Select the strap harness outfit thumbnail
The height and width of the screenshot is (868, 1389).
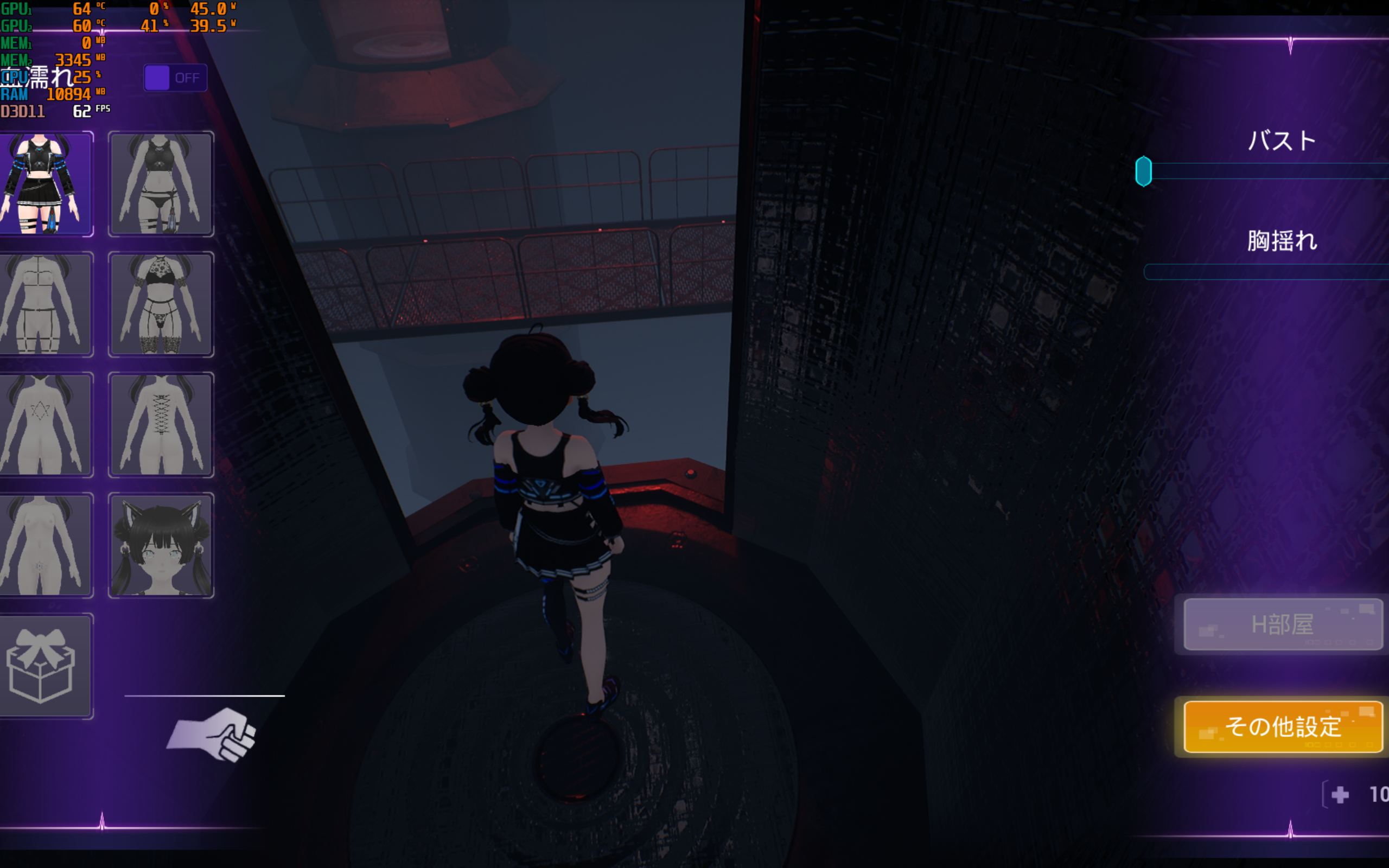coord(45,304)
